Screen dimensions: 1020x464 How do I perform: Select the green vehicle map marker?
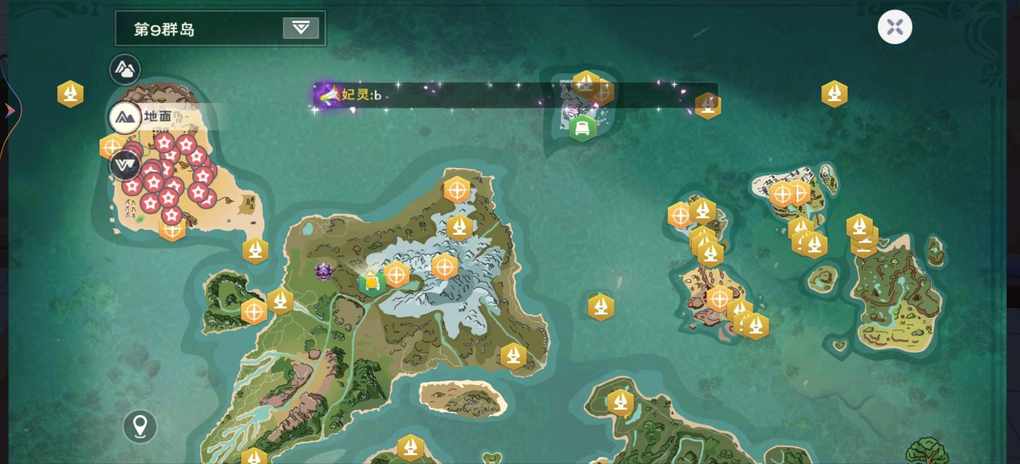[x=582, y=127]
